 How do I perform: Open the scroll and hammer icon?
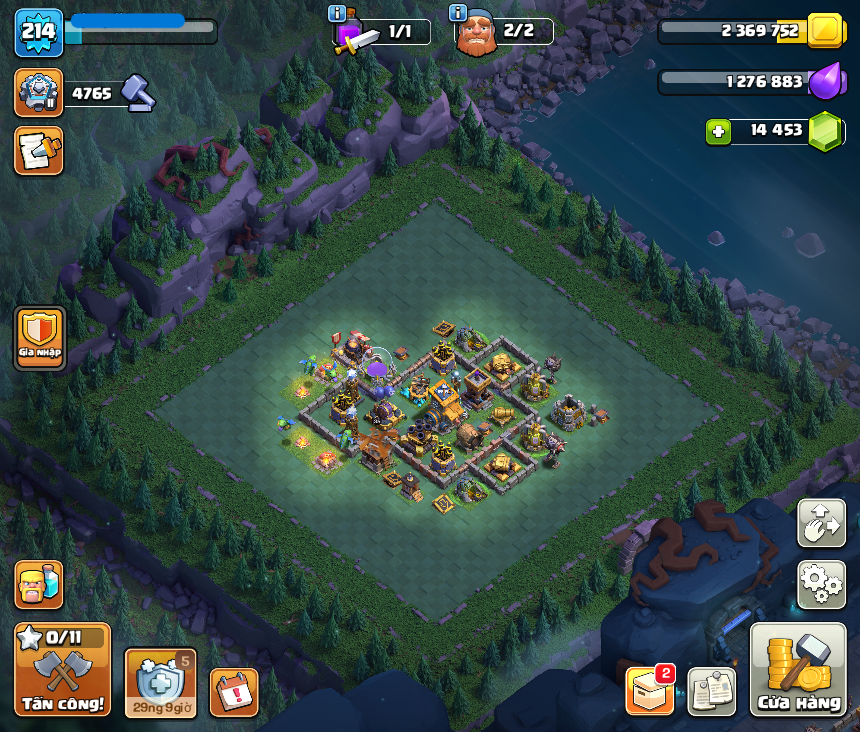[39, 150]
